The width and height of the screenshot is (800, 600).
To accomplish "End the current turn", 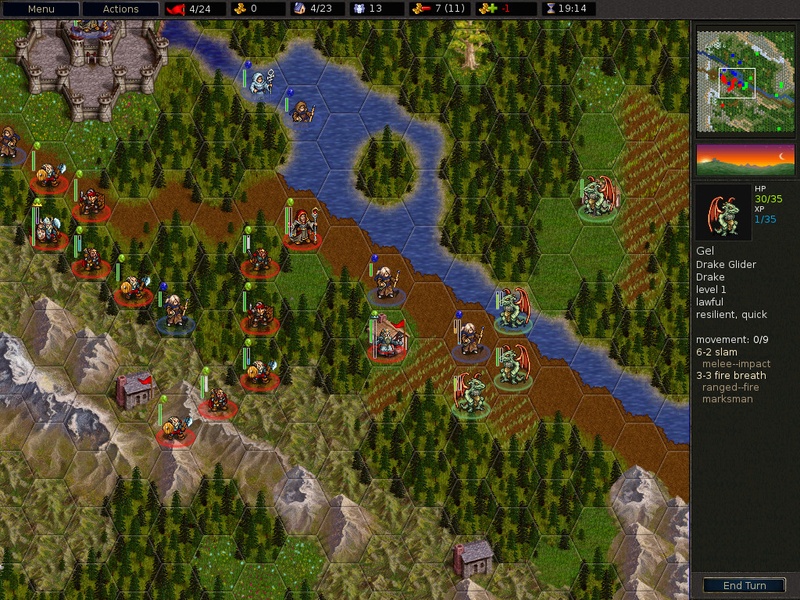I will tap(742, 585).
